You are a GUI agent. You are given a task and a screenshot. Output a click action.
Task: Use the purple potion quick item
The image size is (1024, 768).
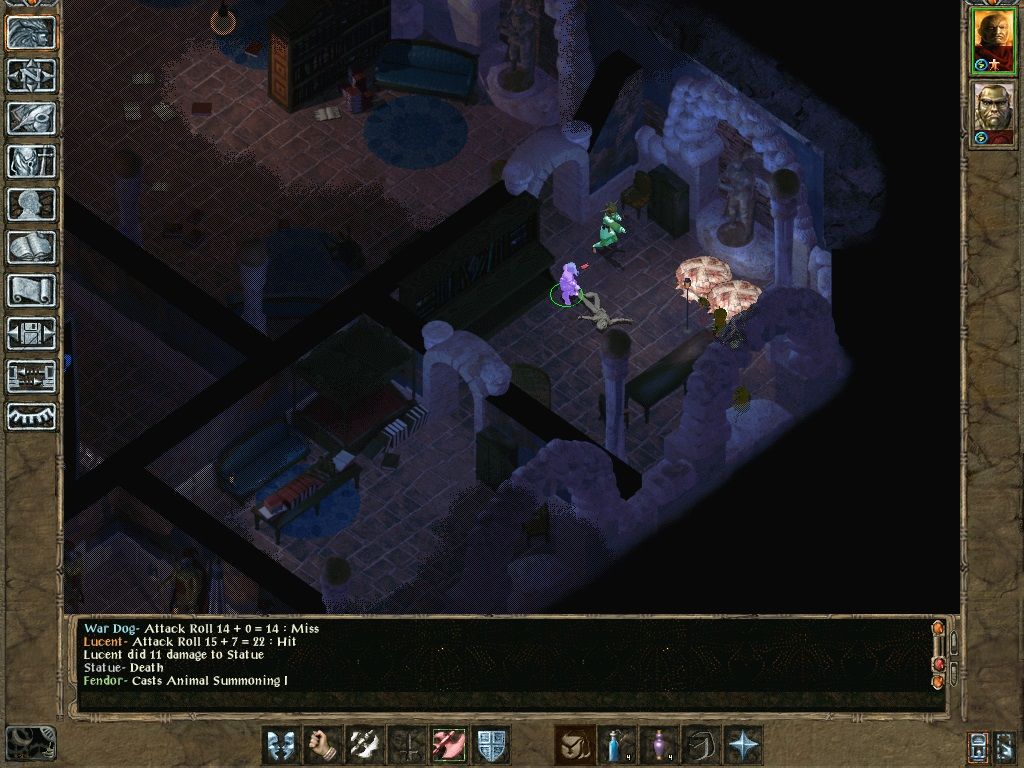pyautogui.click(x=658, y=745)
